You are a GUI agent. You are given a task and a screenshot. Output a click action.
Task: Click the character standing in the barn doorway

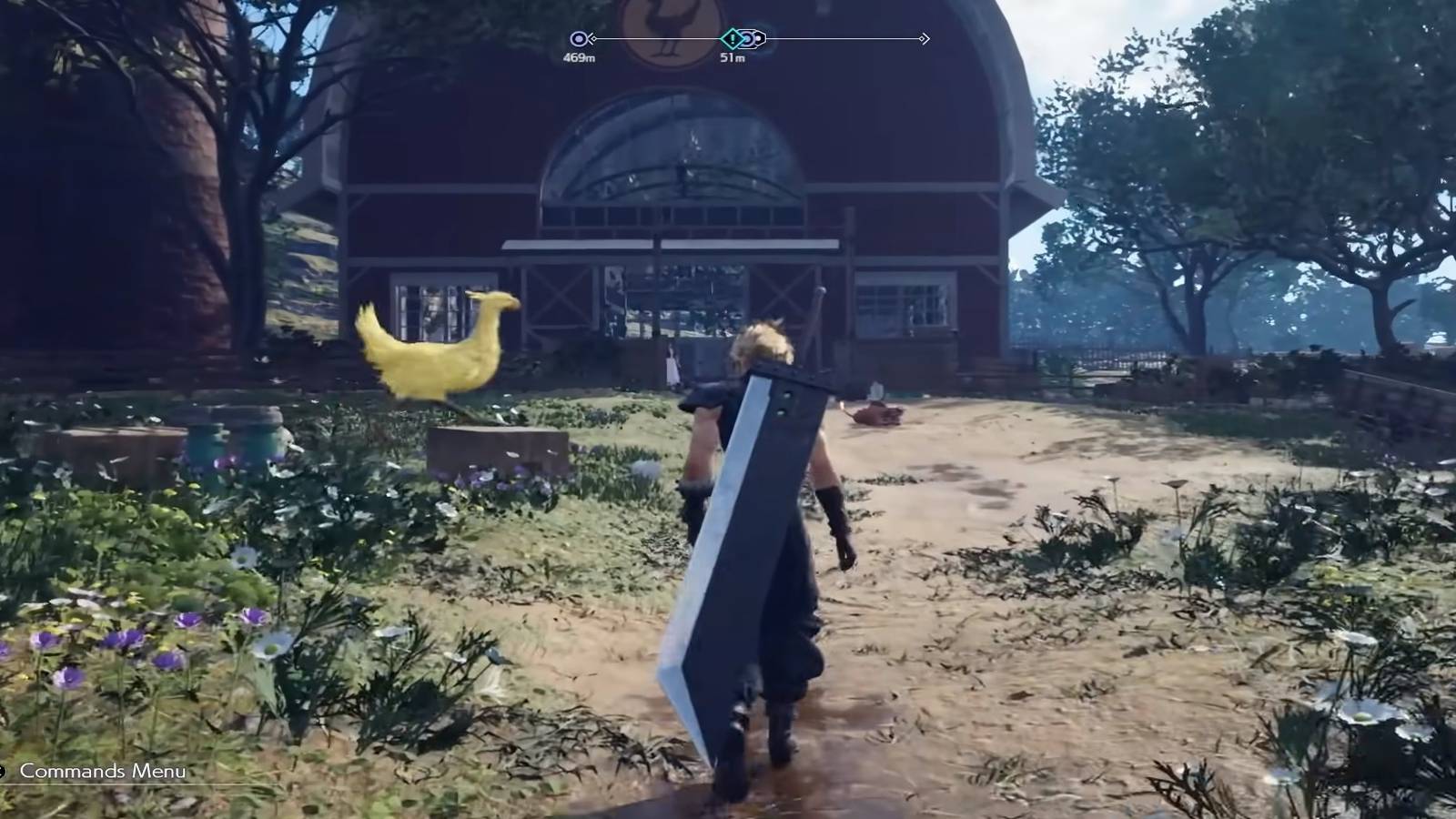(x=672, y=364)
